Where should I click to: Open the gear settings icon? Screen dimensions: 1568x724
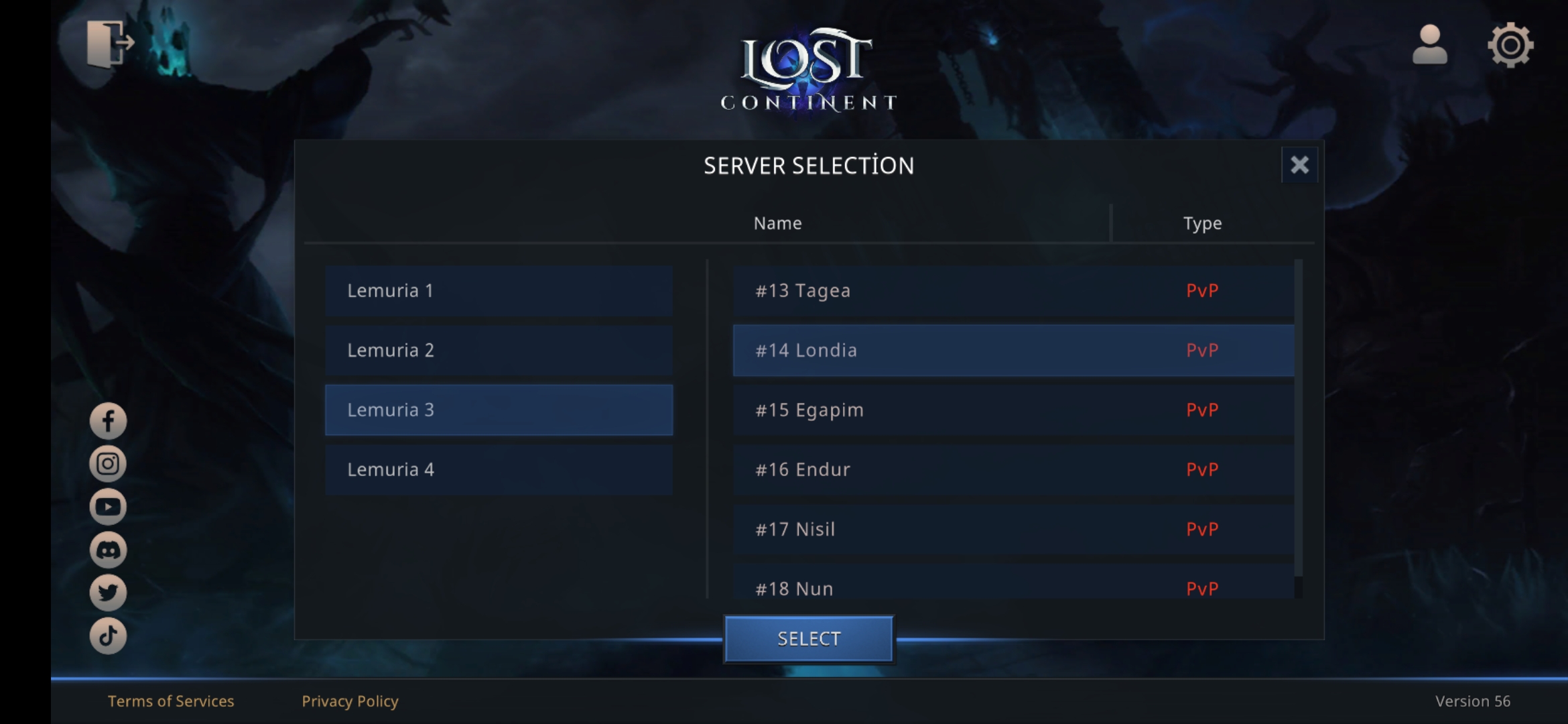tap(1510, 45)
